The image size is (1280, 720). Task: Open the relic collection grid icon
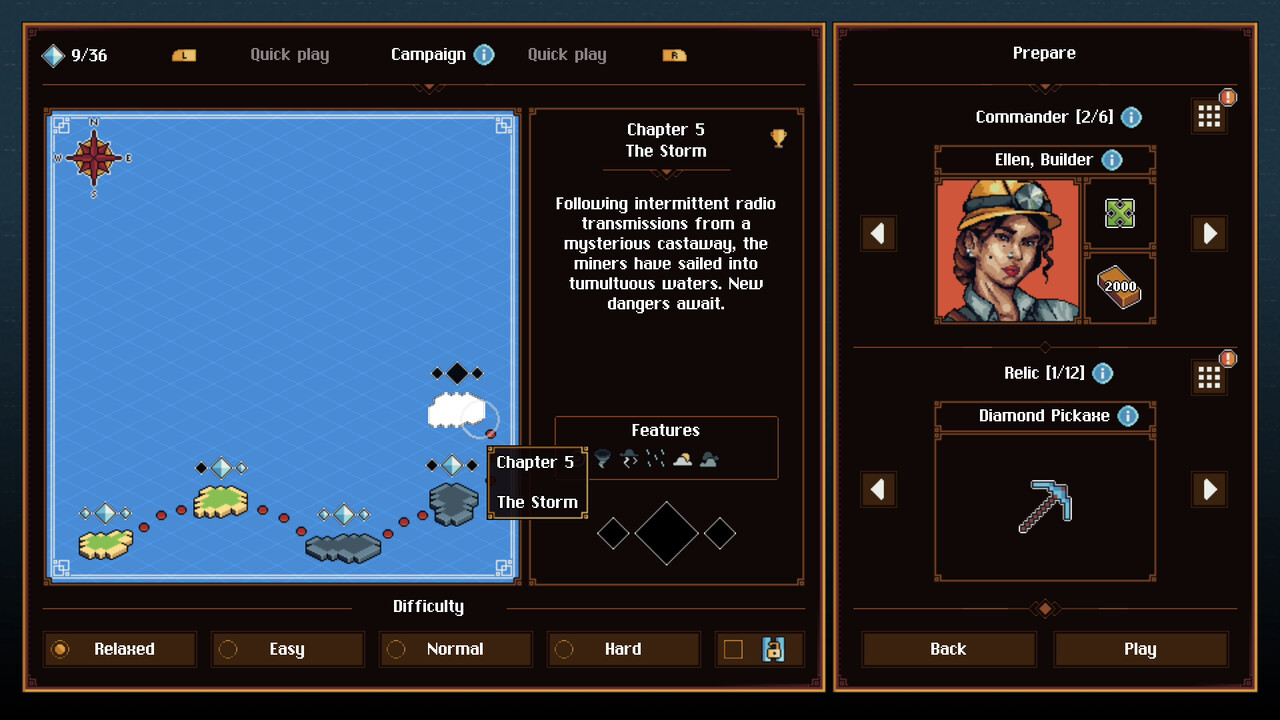pyautogui.click(x=1208, y=377)
